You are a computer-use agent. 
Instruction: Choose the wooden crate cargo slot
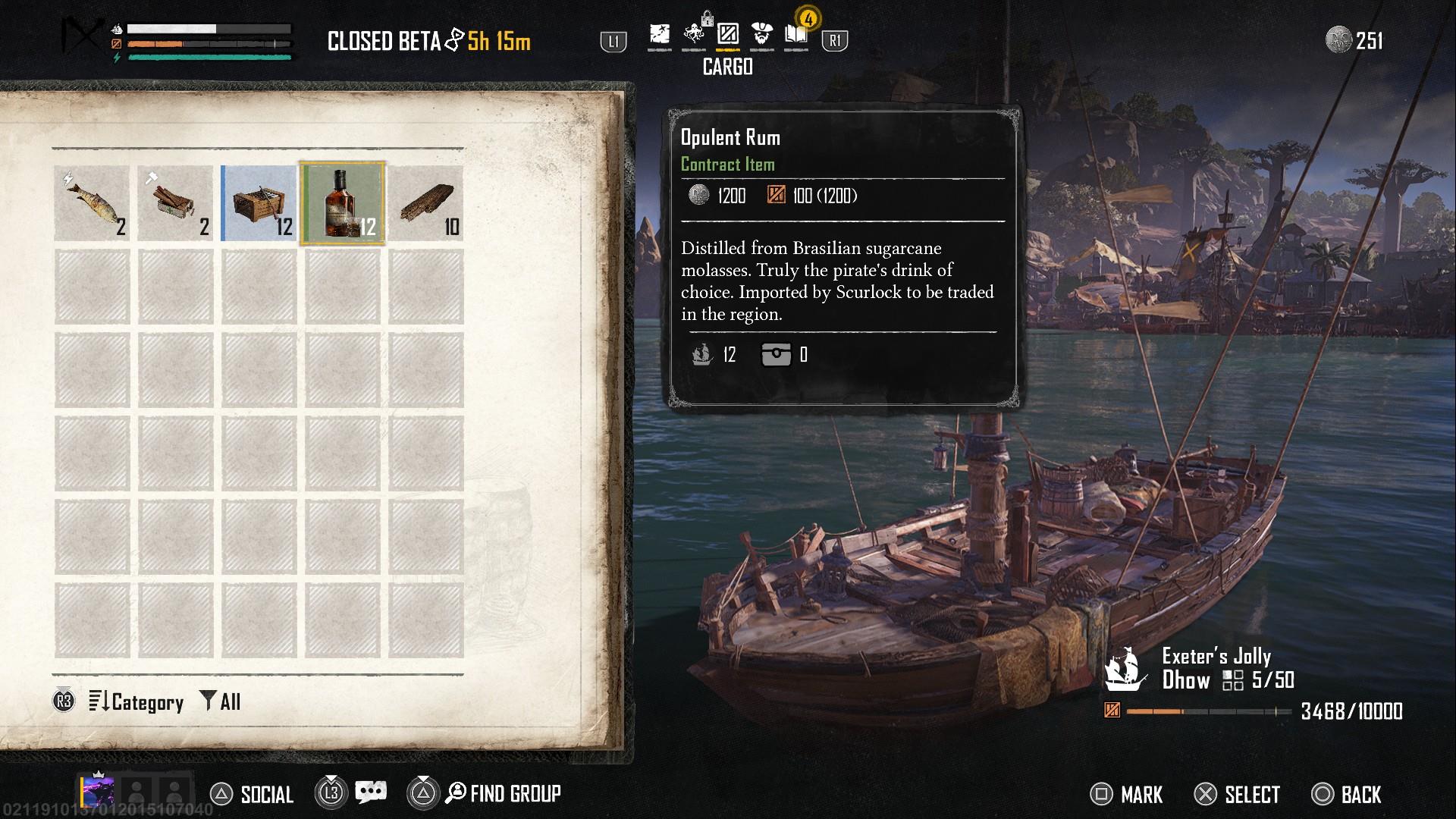pos(259,203)
